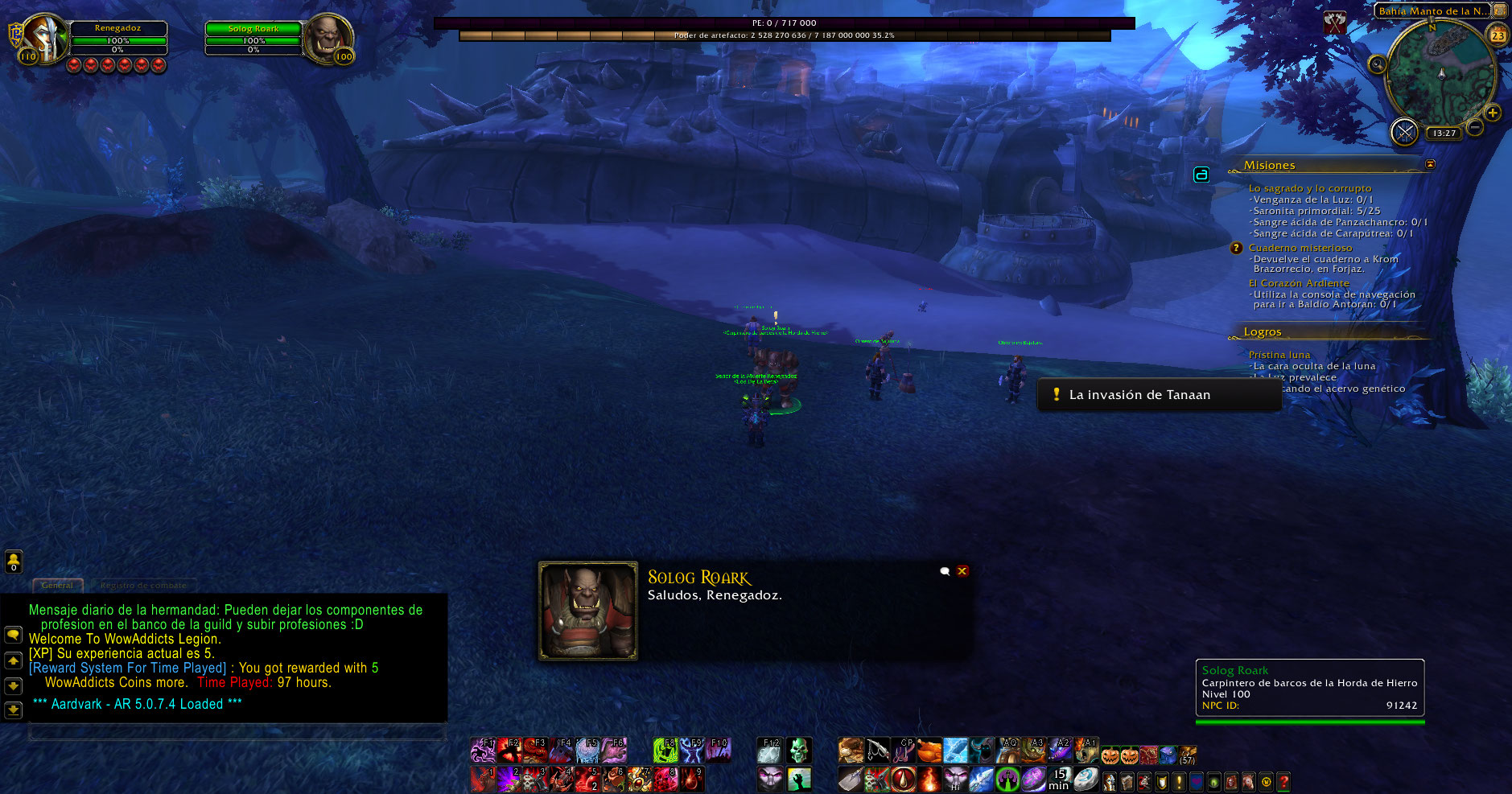Screen dimensions: 1512x794
Task: Open the El Corazón Ardiente quest entry
Action: pos(1299,283)
